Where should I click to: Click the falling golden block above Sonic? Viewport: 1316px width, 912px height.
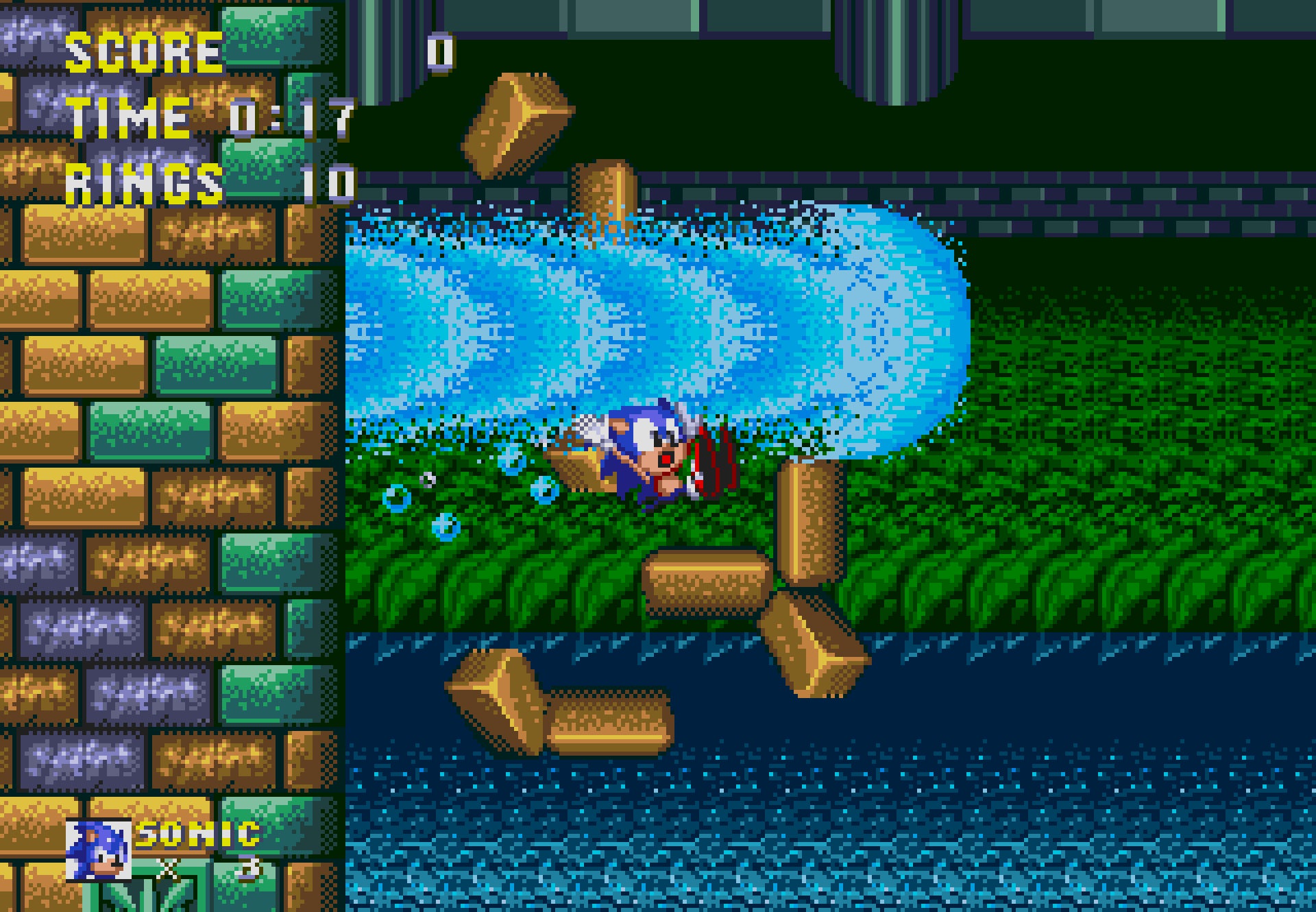click(603, 192)
